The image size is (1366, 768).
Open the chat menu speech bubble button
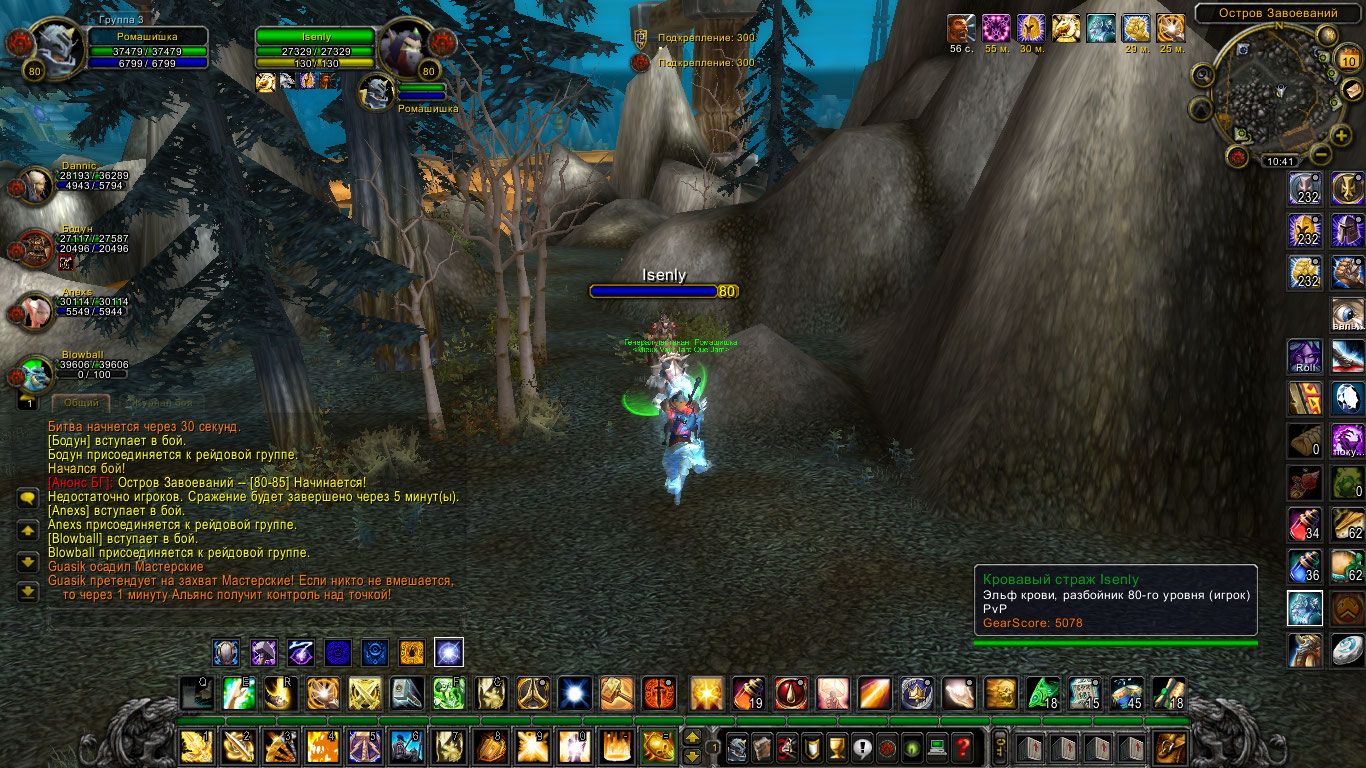[x=28, y=497]
